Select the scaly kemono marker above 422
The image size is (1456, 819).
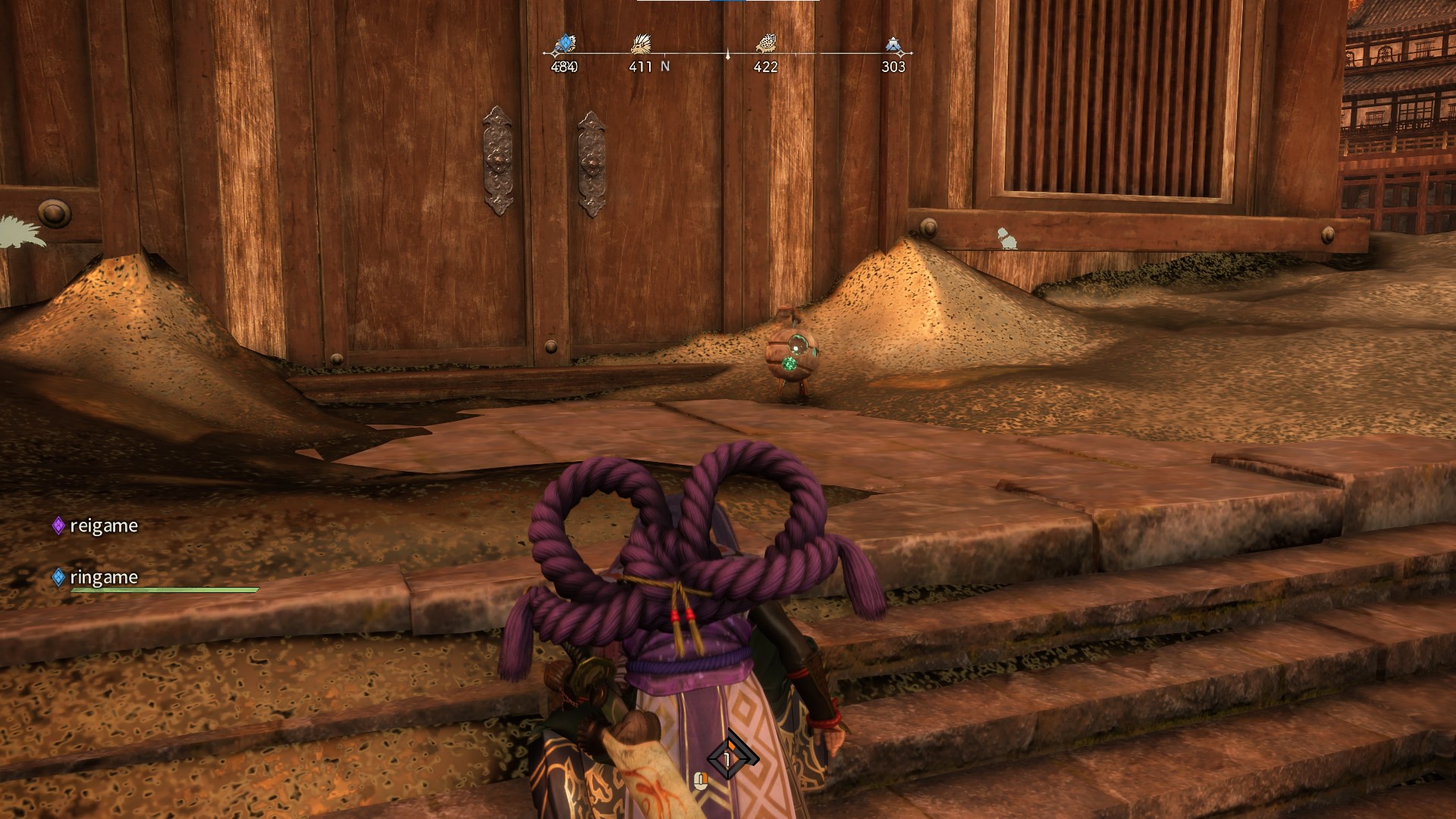[x=765, y=45]
